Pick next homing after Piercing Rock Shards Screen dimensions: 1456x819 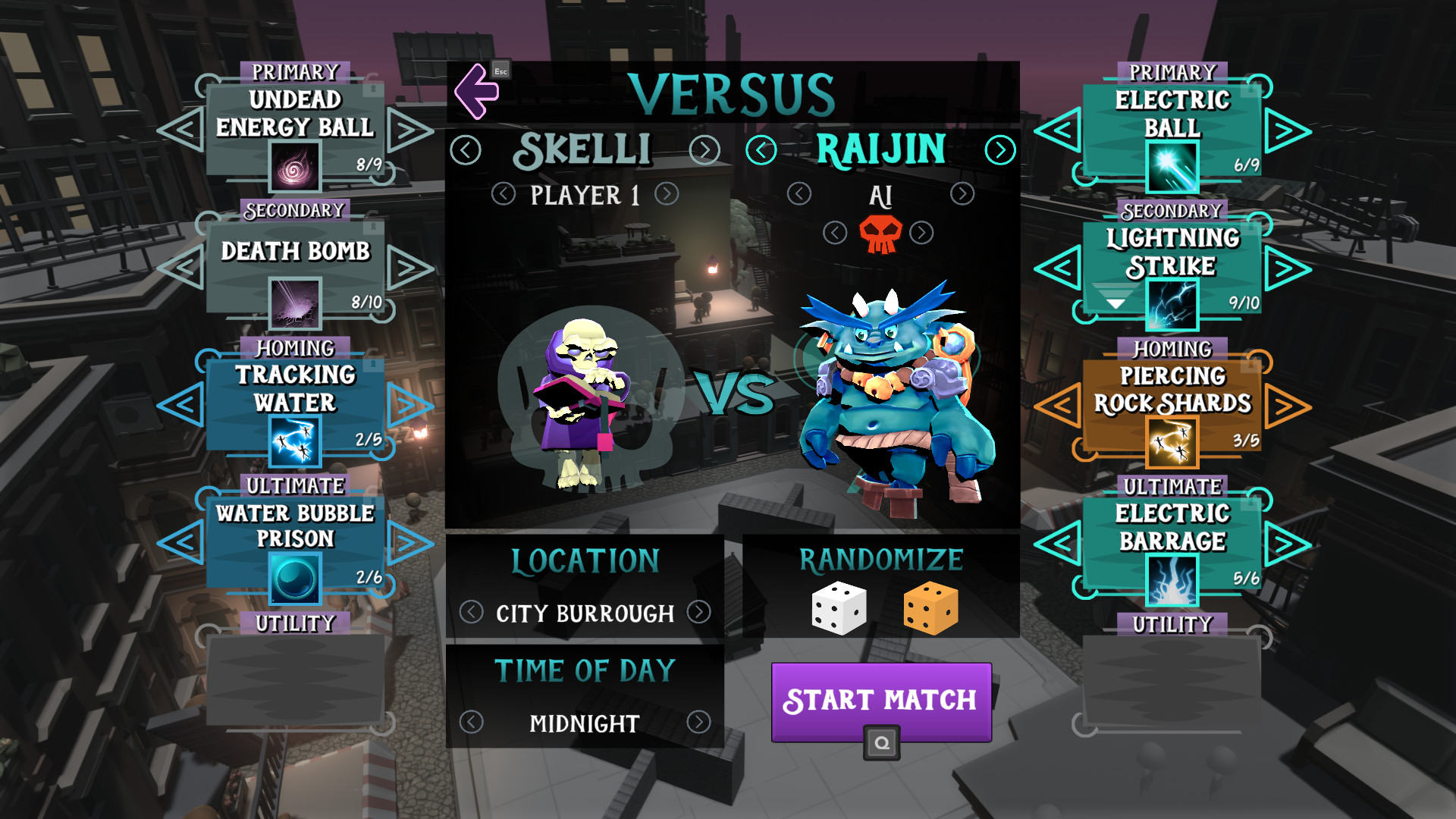click(1287, 406)
